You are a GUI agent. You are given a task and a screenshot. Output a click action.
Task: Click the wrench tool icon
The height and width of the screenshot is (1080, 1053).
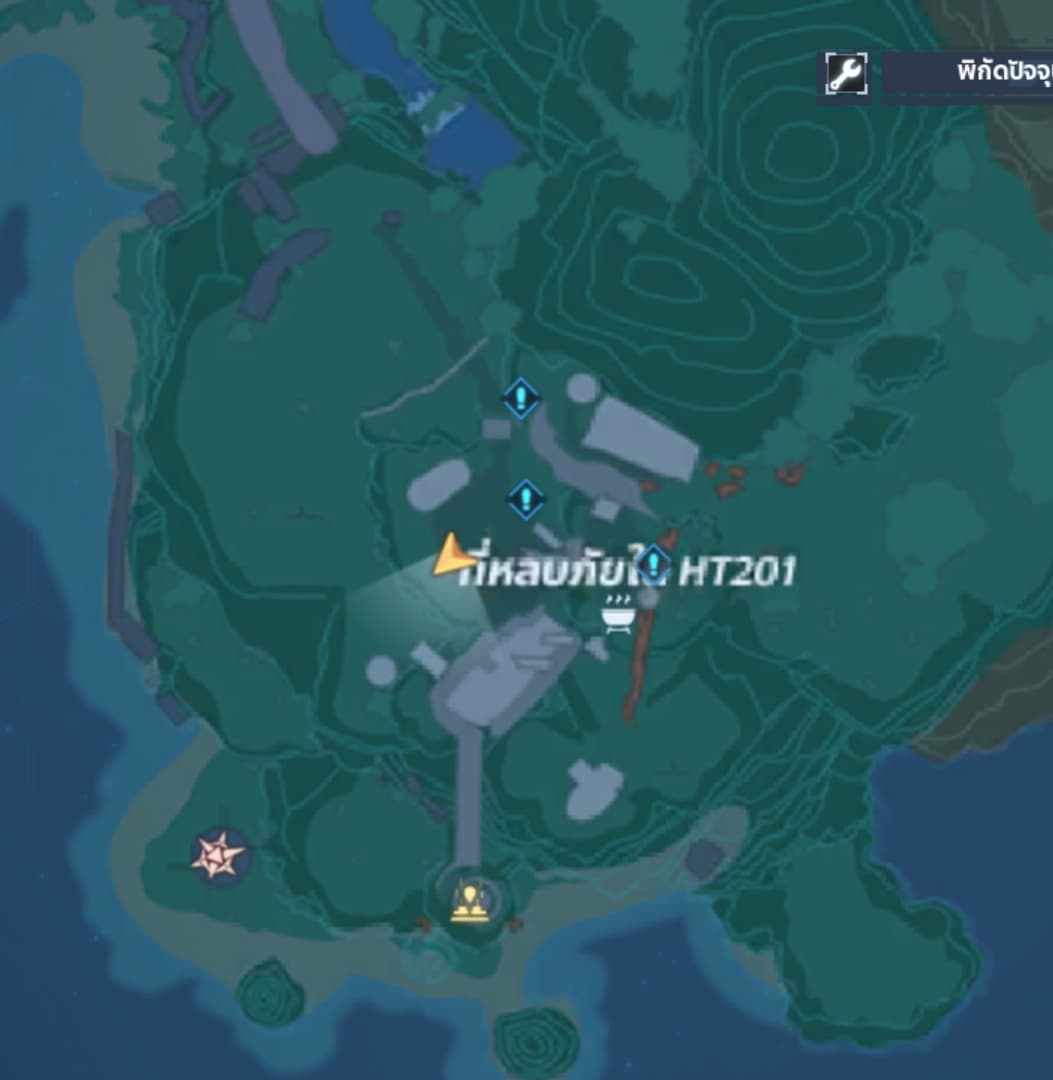pos(846,74)
